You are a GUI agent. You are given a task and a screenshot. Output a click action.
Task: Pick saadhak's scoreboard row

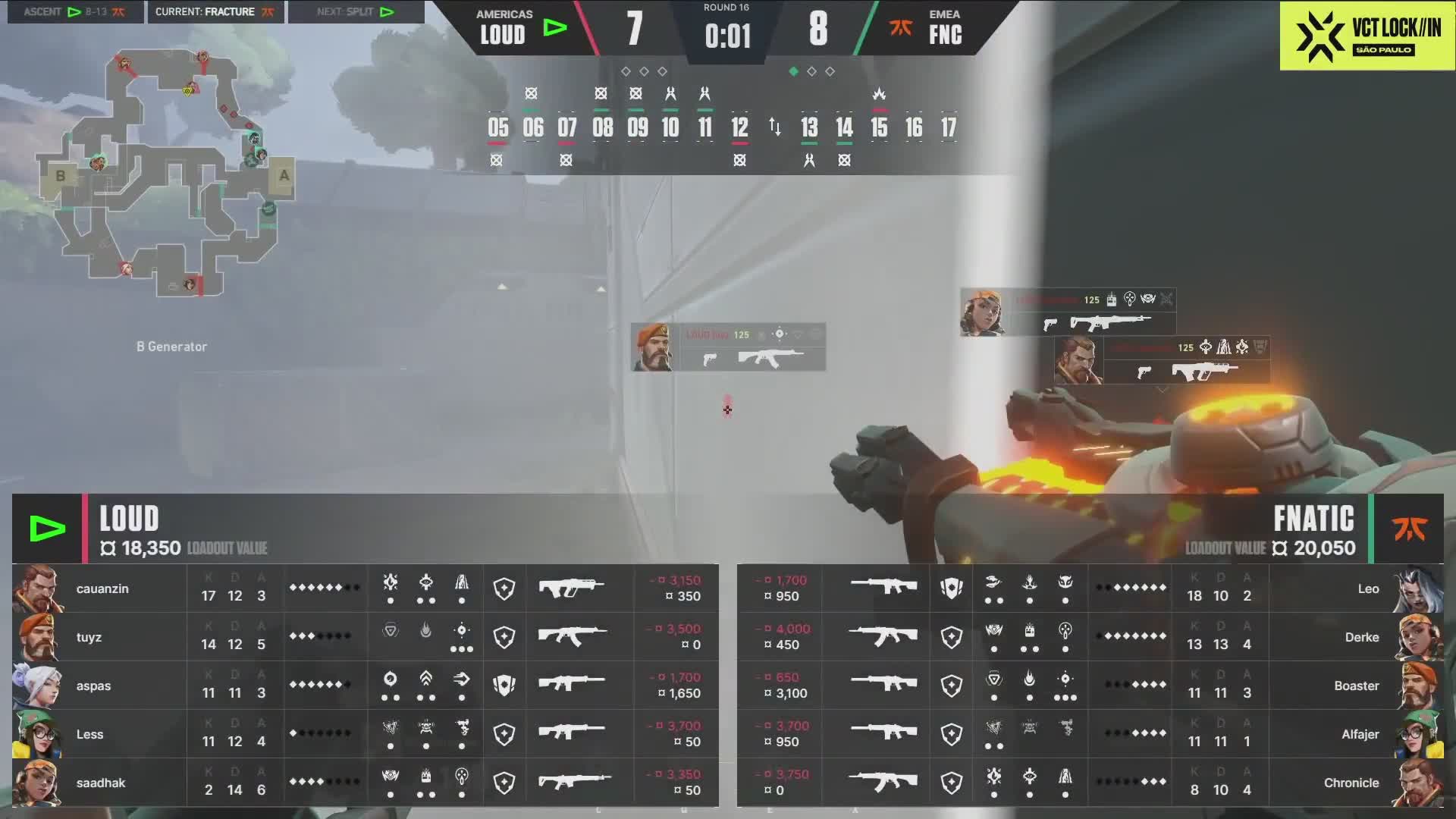pos(365,783)
